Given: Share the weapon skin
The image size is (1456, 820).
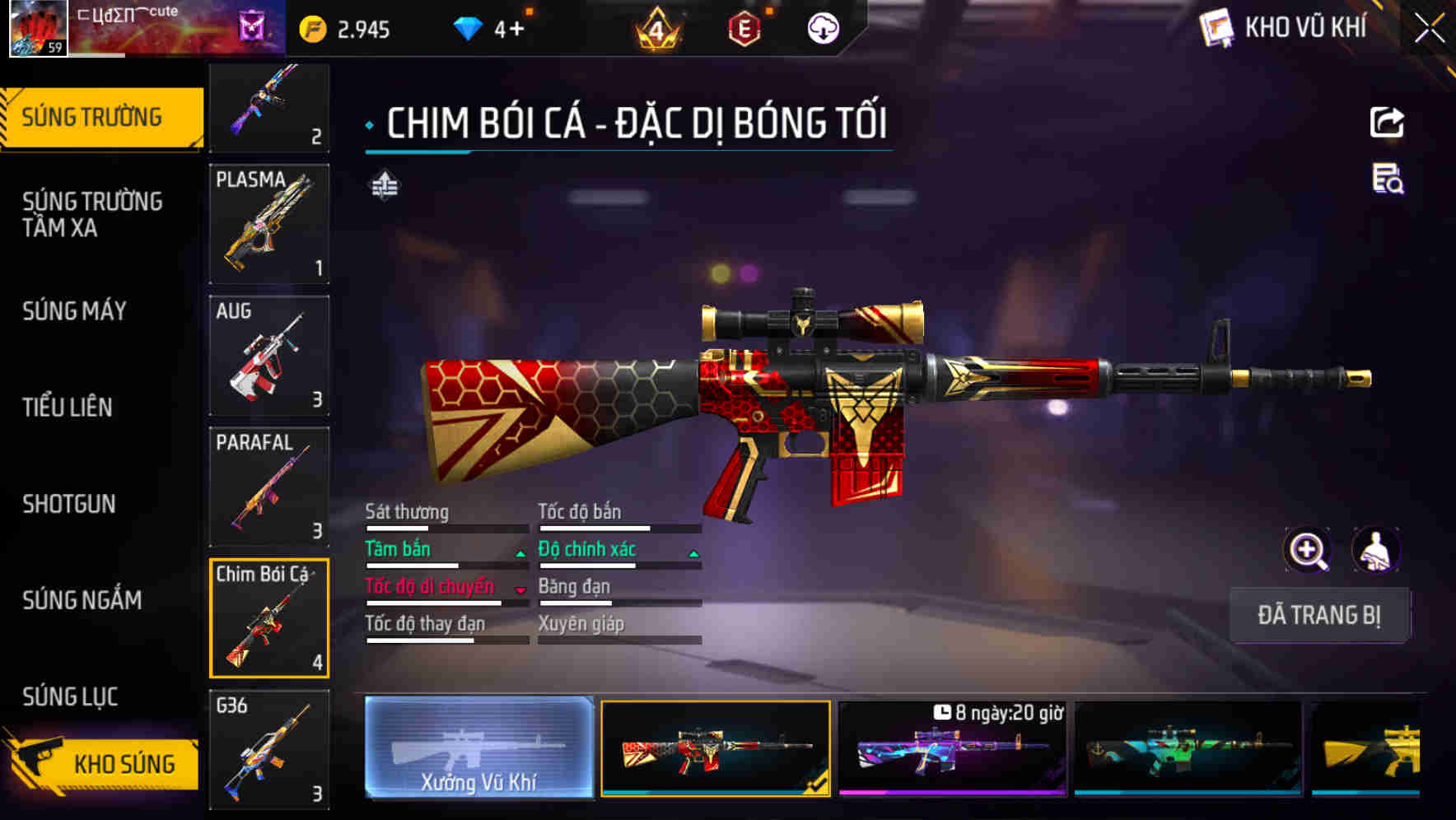Looking at the screenshot, I should point(1387,123).
